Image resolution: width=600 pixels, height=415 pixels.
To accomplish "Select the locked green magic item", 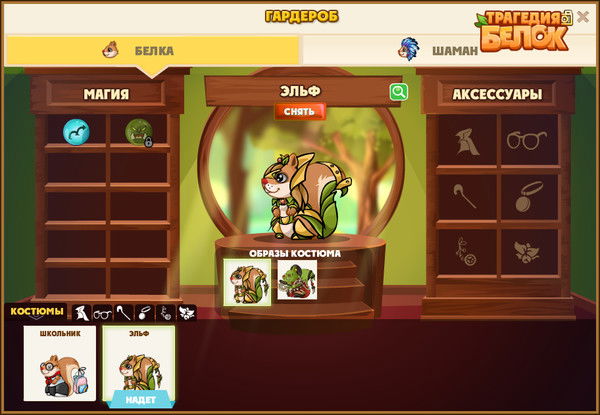I will tap(138, 131).
